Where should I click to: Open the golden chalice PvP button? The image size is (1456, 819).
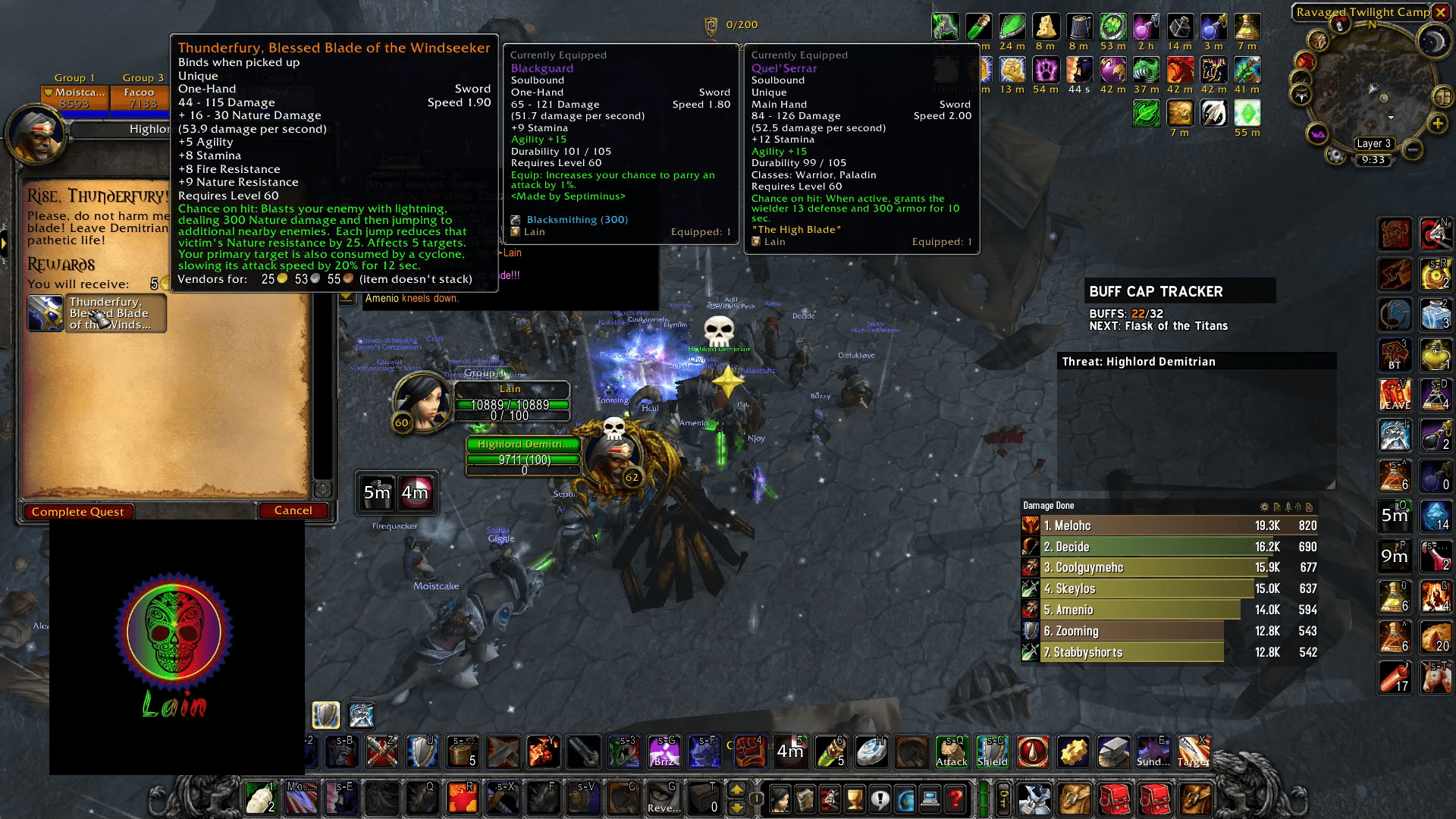(x=855, y=799)
